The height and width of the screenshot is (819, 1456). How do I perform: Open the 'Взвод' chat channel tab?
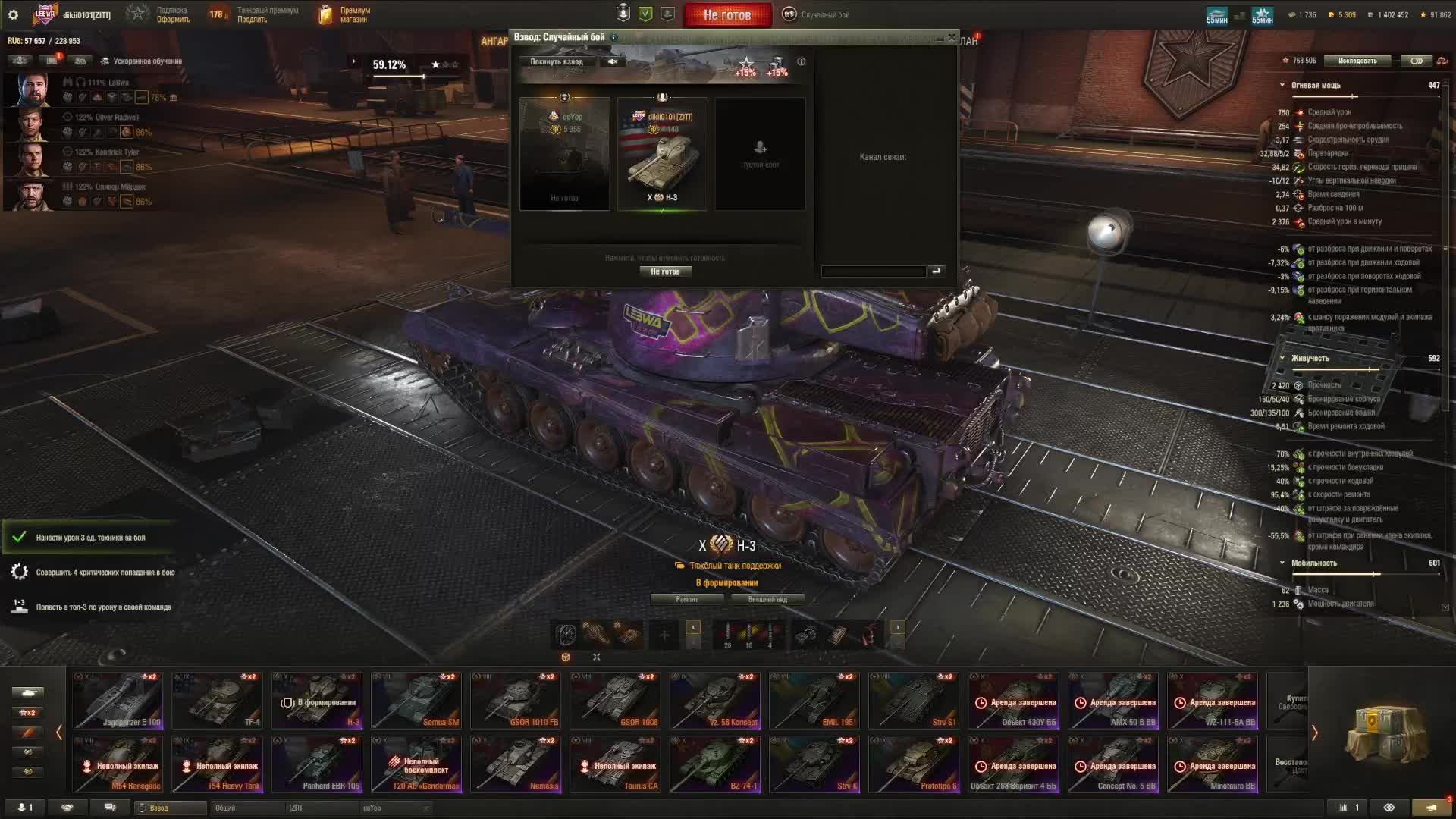coord(171,808)
